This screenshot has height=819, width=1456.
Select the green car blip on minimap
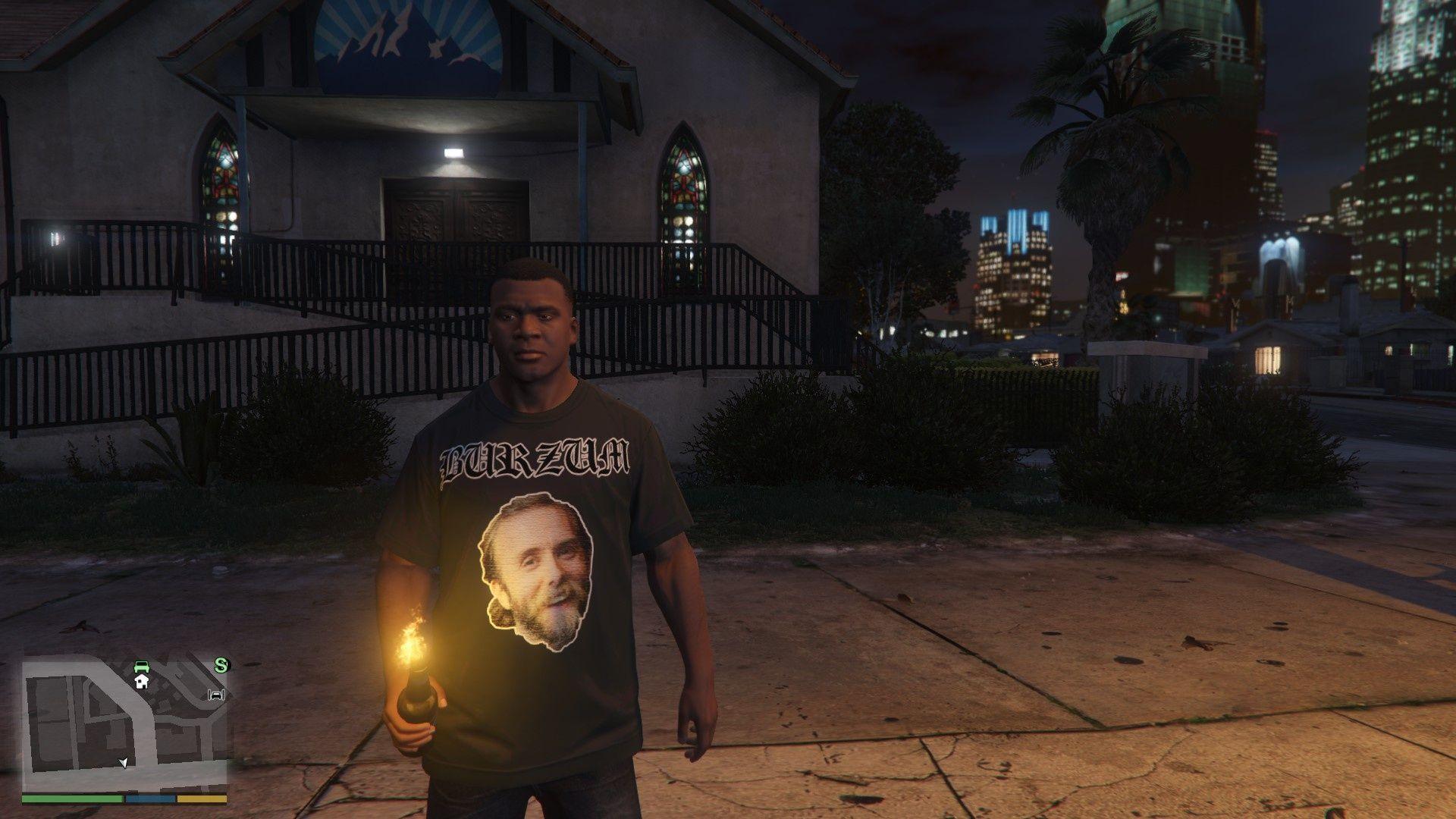coord(141,667)
